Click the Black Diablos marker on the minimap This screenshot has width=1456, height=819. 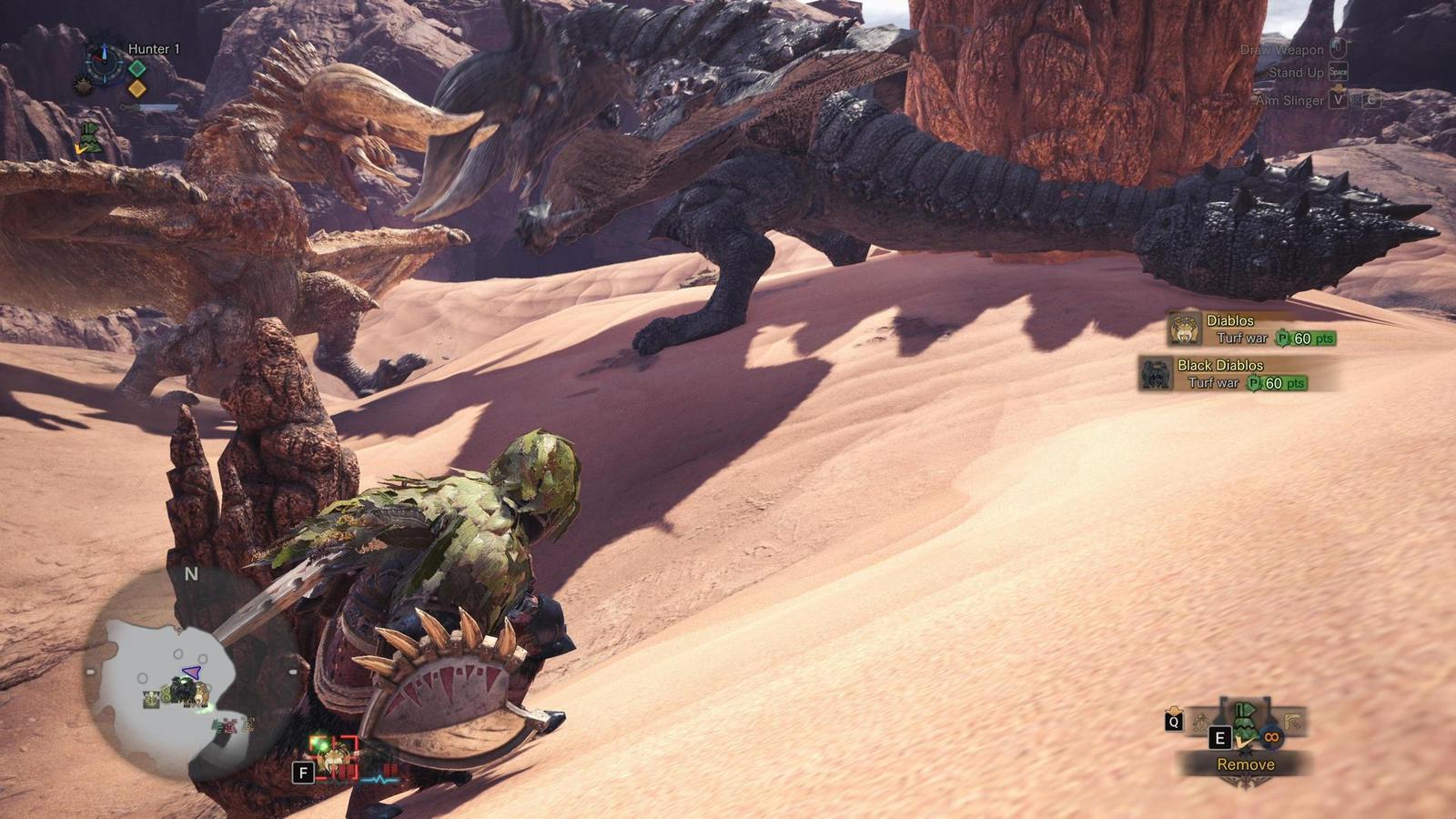(186, 691)
